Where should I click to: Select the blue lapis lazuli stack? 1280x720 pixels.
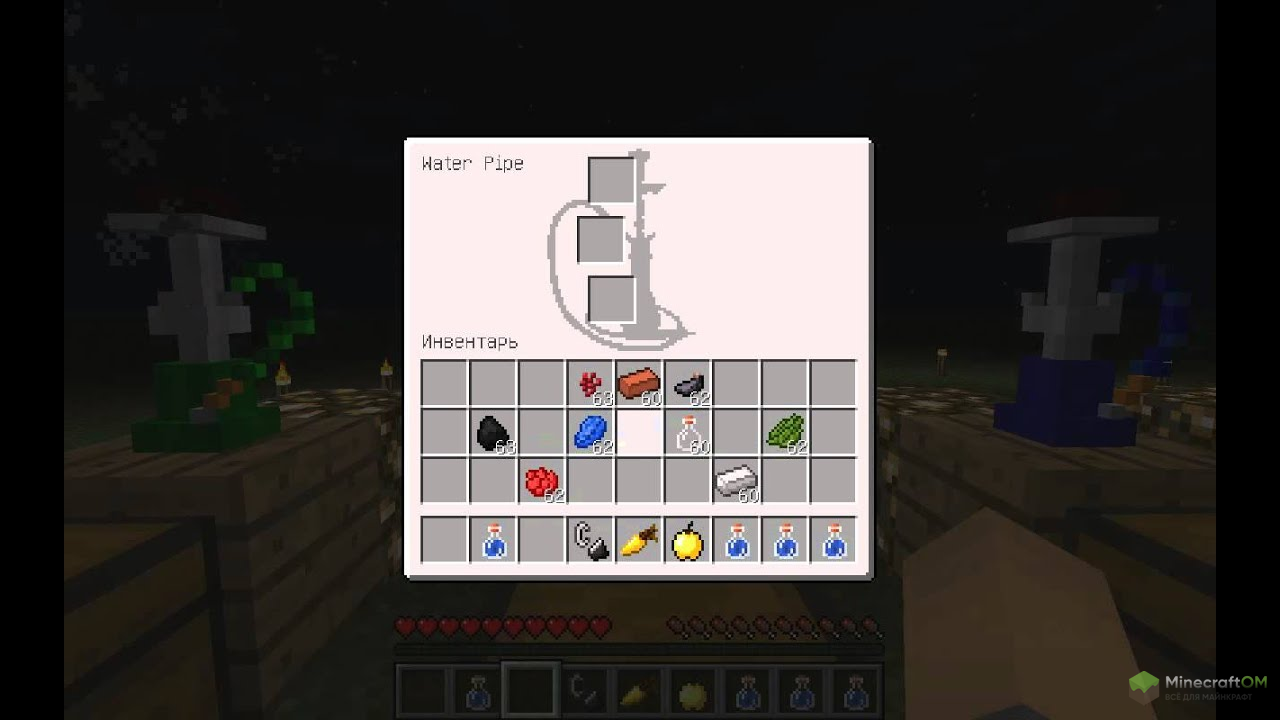590,433
